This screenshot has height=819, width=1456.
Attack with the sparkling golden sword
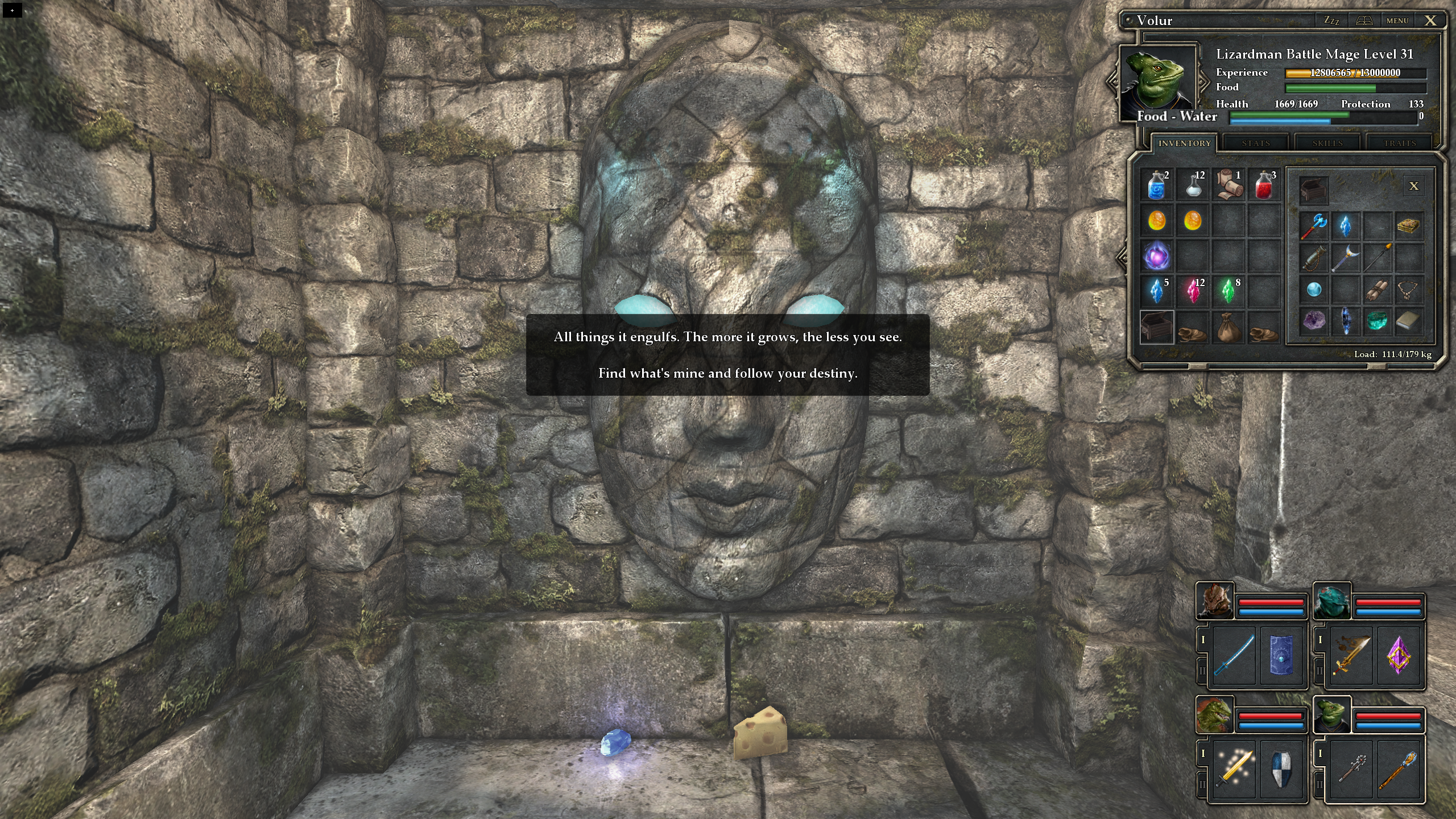pyautogui.click(x=1234, y=768)
